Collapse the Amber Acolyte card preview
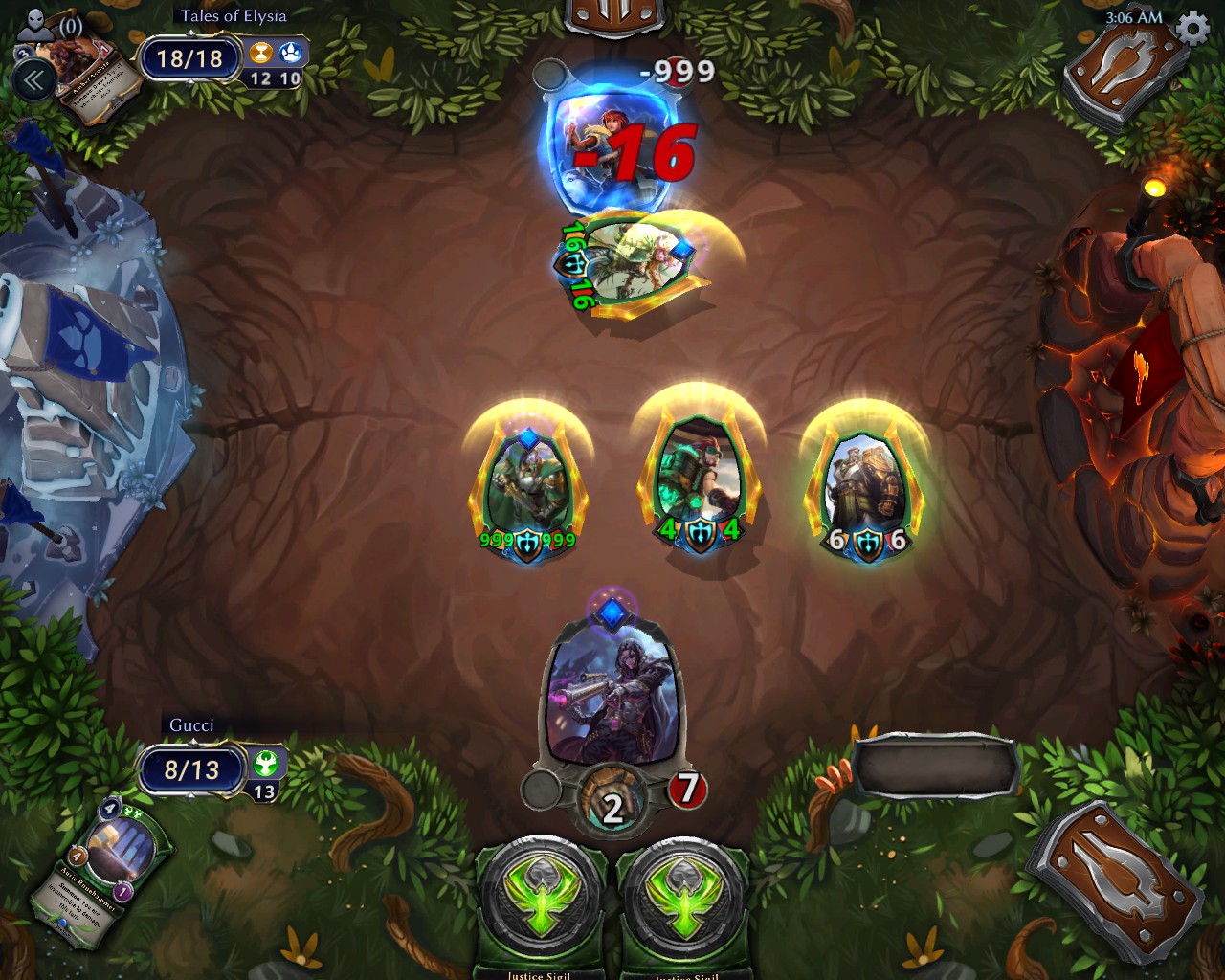The image size is (1225, 980). coord(34,79)
